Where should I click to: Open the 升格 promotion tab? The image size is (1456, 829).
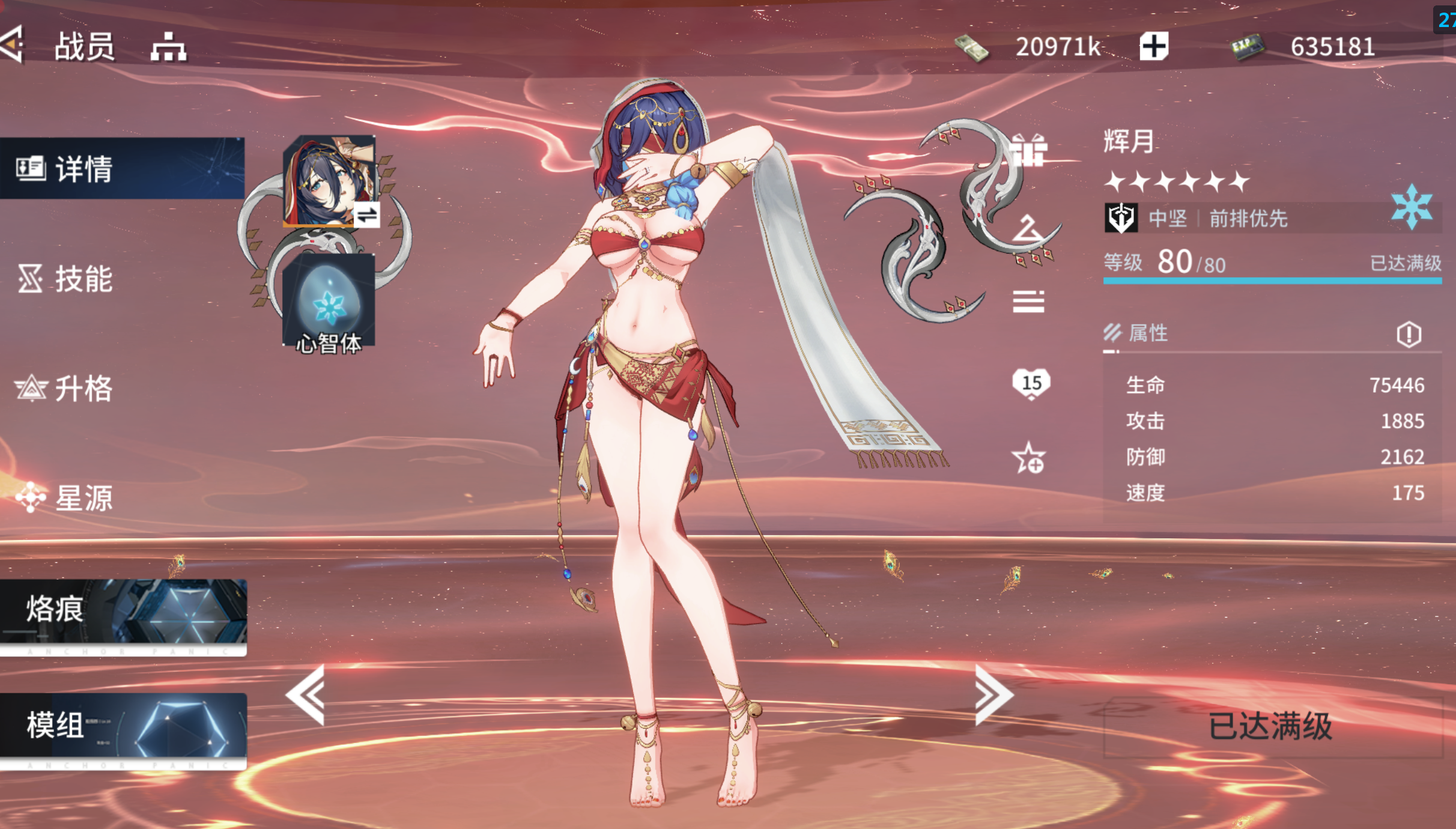tap(65, 388)
